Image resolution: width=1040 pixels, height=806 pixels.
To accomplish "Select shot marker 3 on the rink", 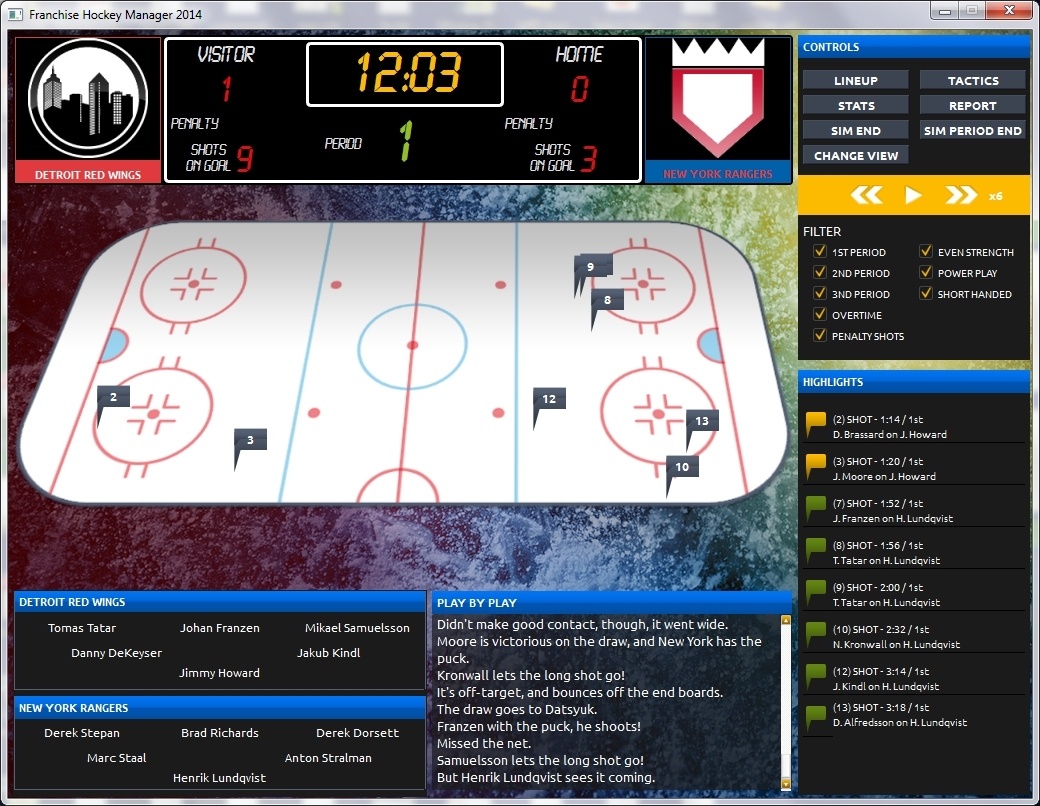I will click(x=250, y=440).
